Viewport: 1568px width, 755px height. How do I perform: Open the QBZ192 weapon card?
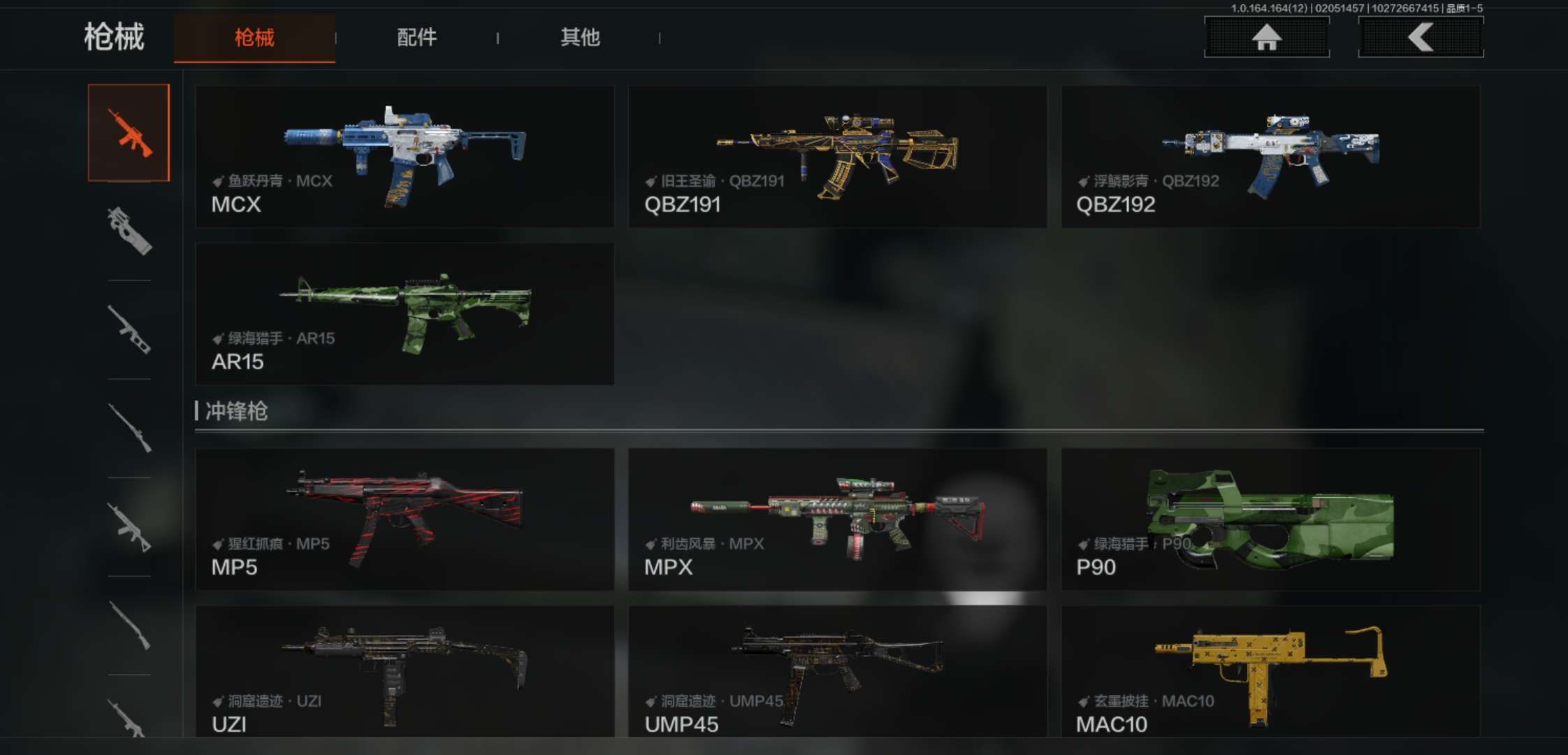click(1270, 157)
